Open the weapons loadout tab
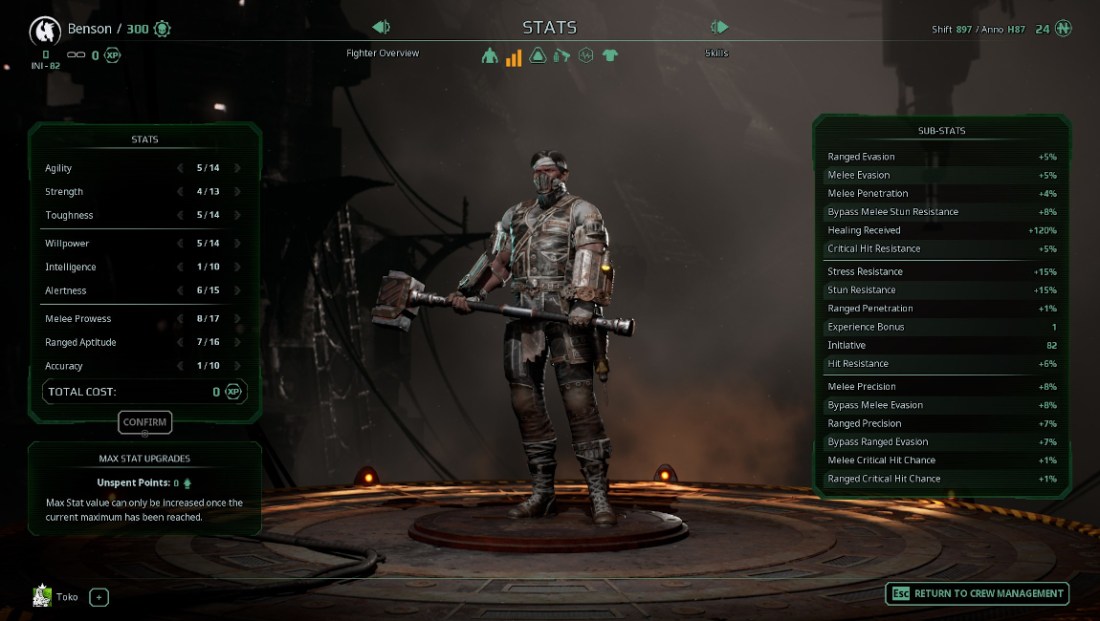This screenshot has width=1100, height=621. pos(562,56)
